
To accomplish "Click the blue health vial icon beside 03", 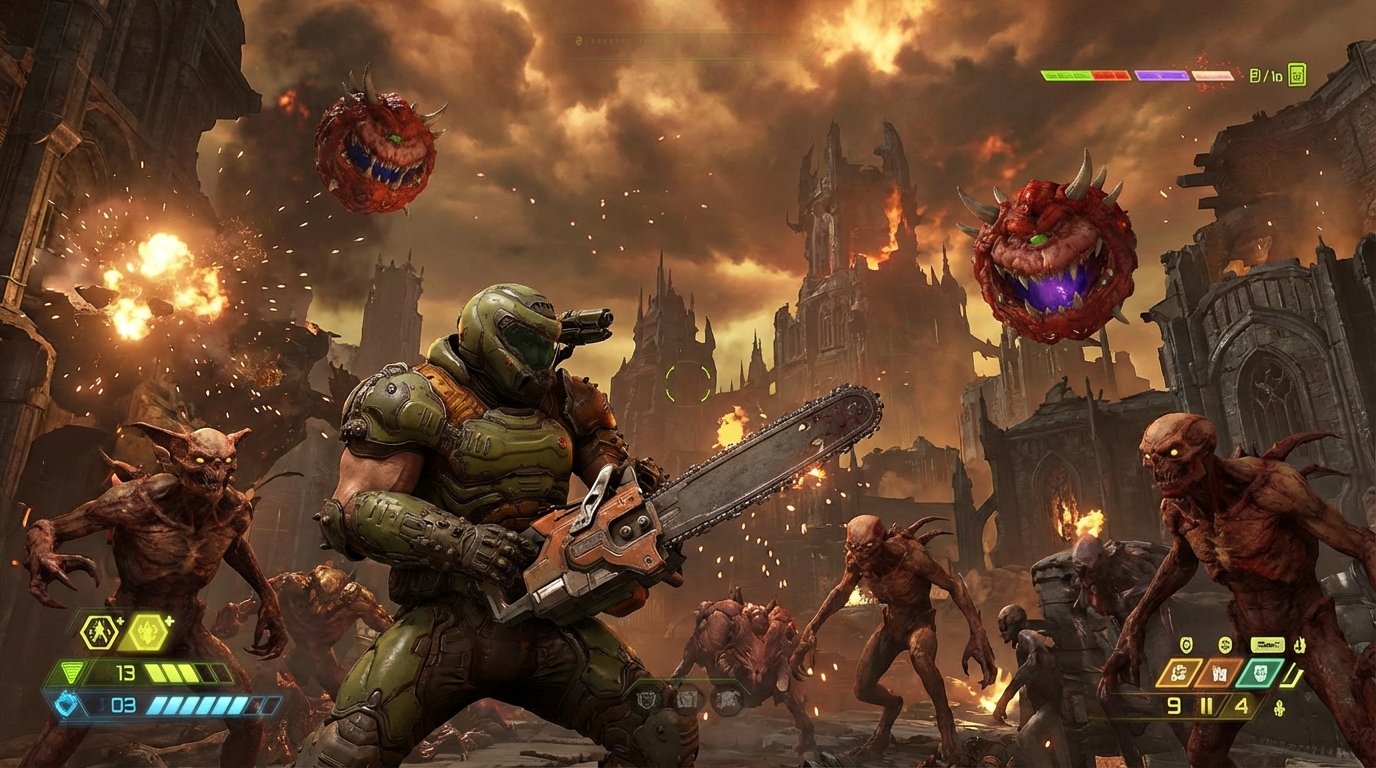I will click(65, 704).
